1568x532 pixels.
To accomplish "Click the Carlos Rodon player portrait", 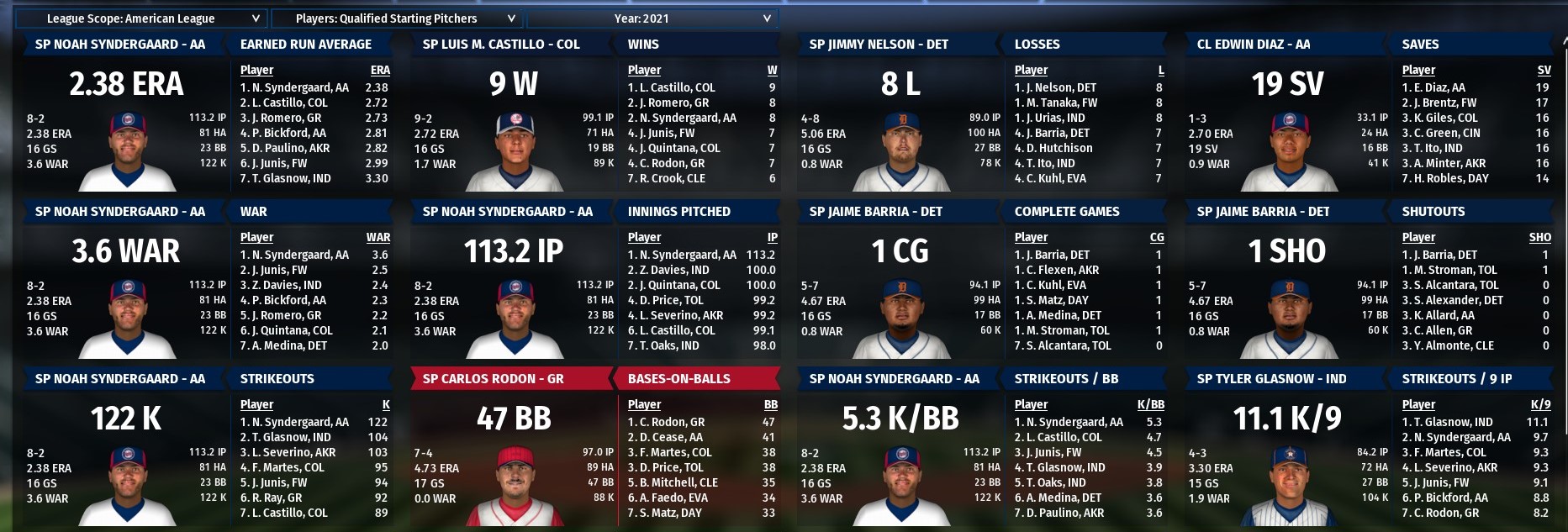I will click(x=515, y=486).
